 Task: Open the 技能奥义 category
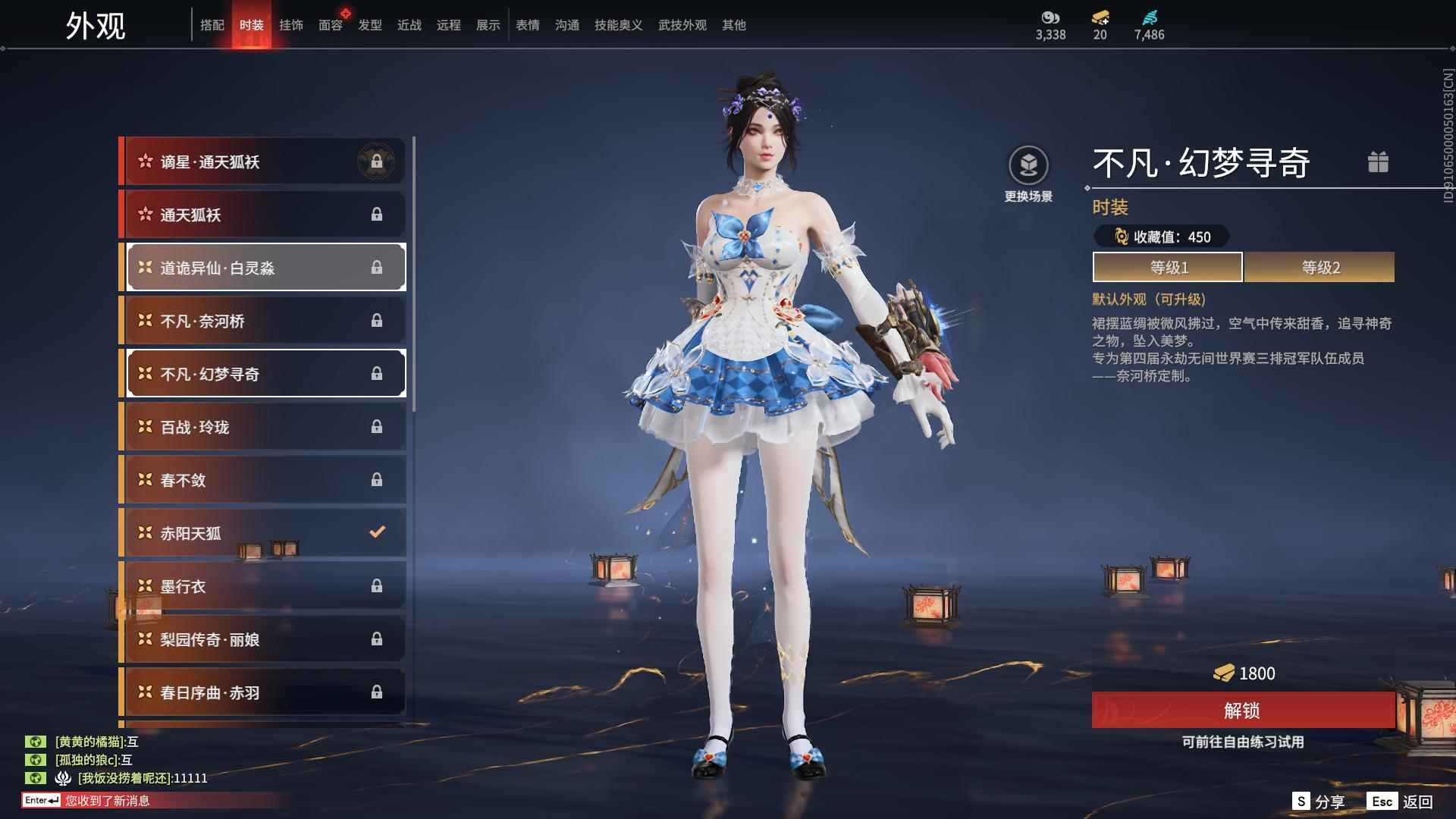pyautogui.click(x=618, y=24)
